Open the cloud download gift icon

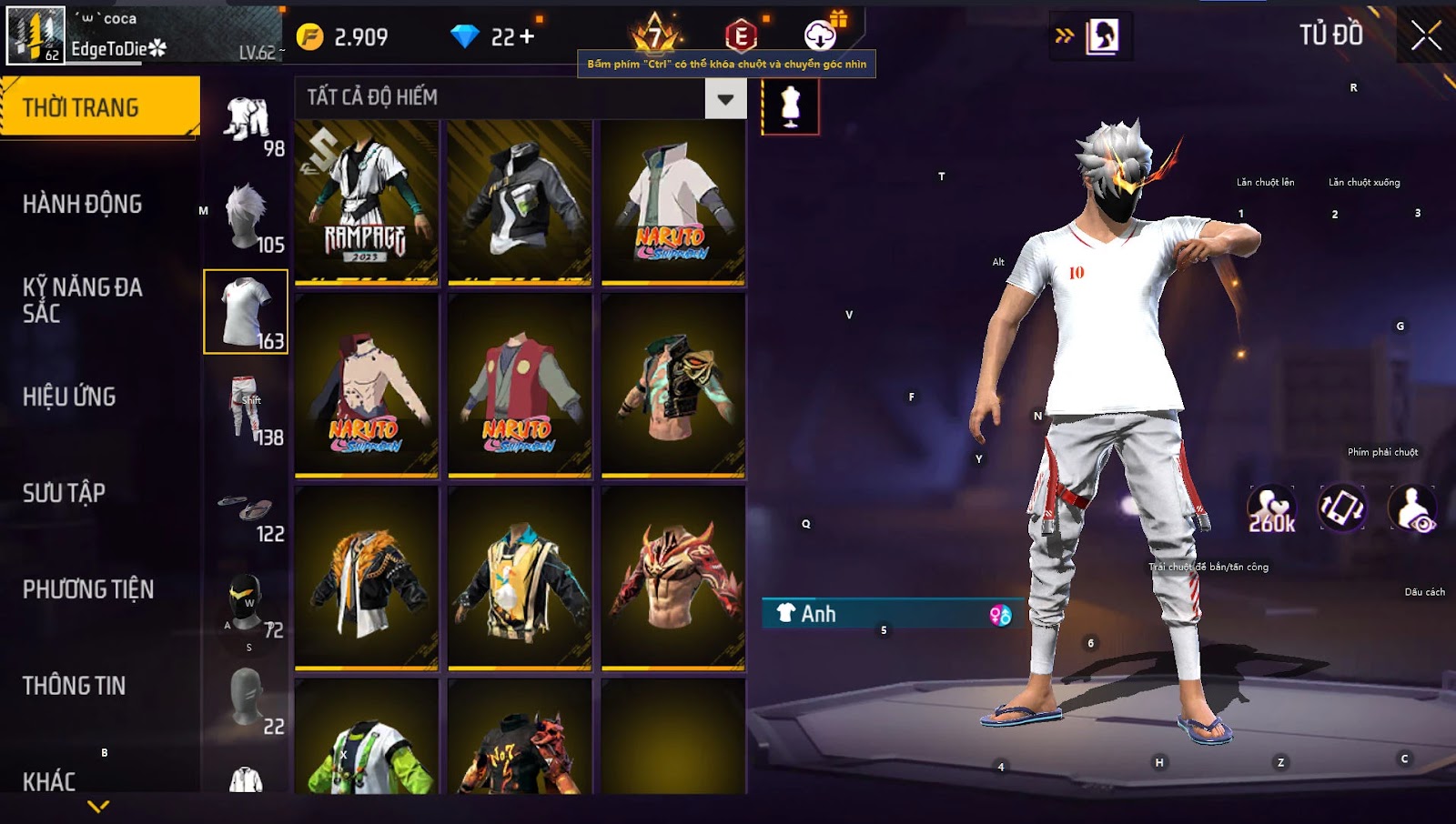[x=821, y=35]
